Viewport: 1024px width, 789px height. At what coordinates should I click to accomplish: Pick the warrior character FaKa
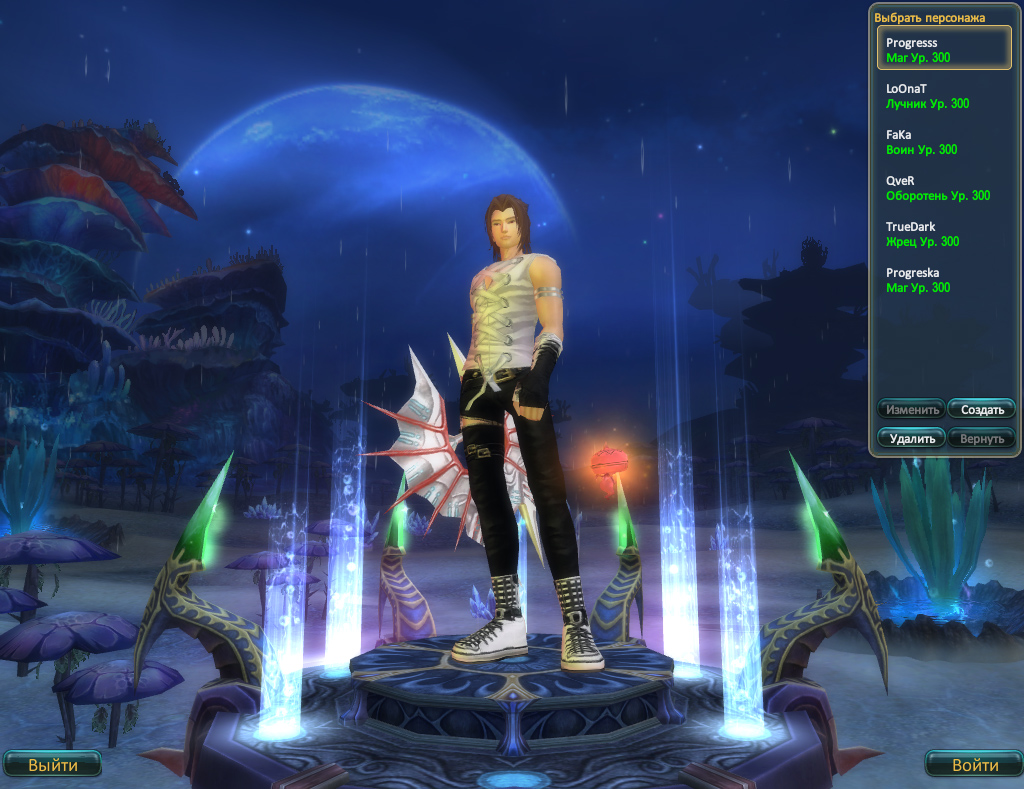(x=944, y=142)
